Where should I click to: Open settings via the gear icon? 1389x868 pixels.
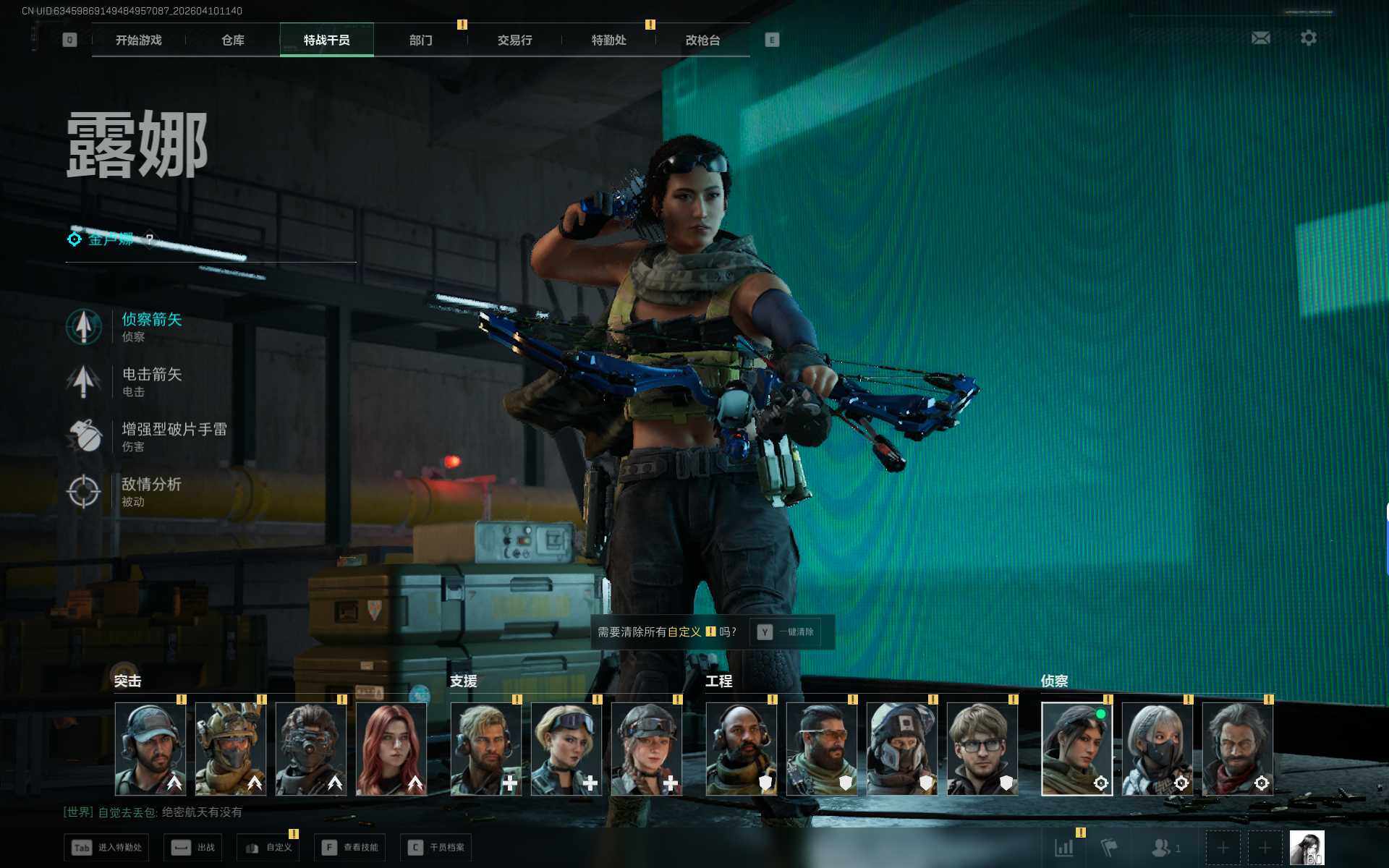[1308, 38]
